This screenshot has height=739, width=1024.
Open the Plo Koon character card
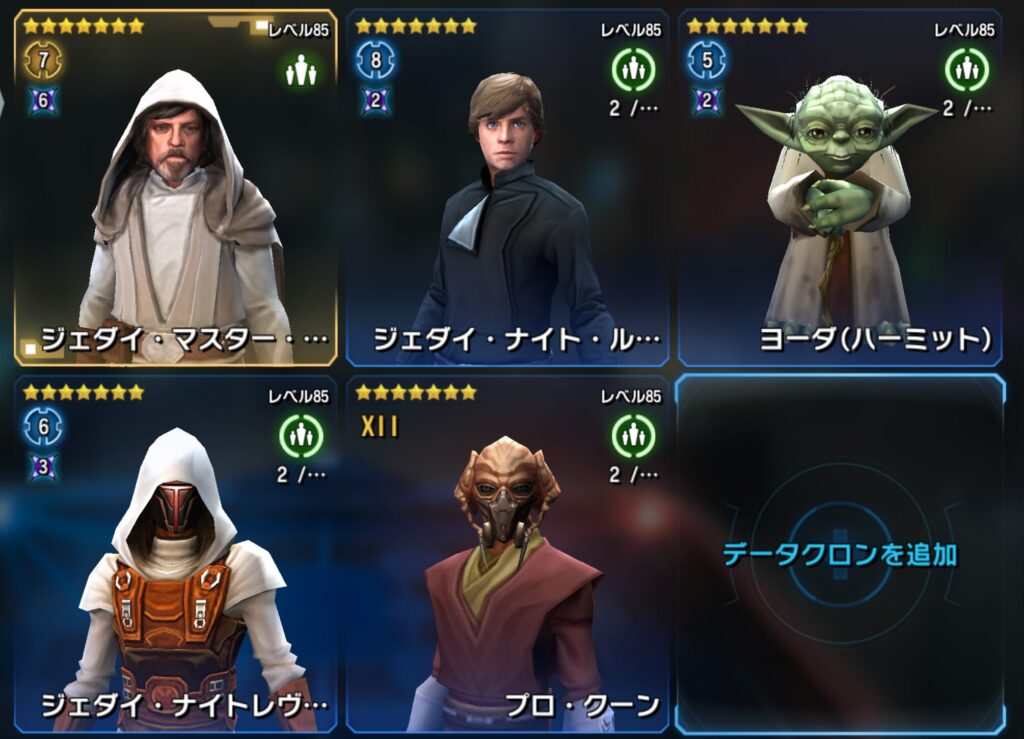pyautogui.click(x=507, y=553)
